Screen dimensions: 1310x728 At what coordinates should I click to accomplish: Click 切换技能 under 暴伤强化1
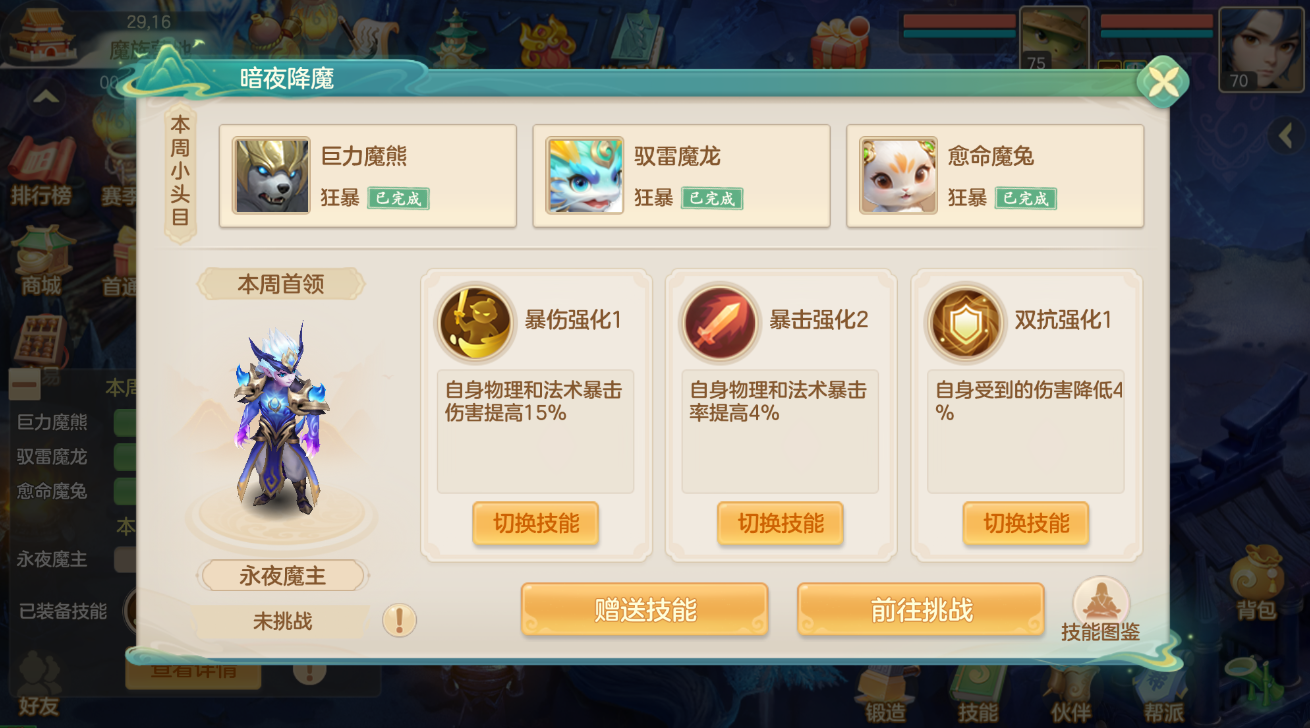coord(536,524)
